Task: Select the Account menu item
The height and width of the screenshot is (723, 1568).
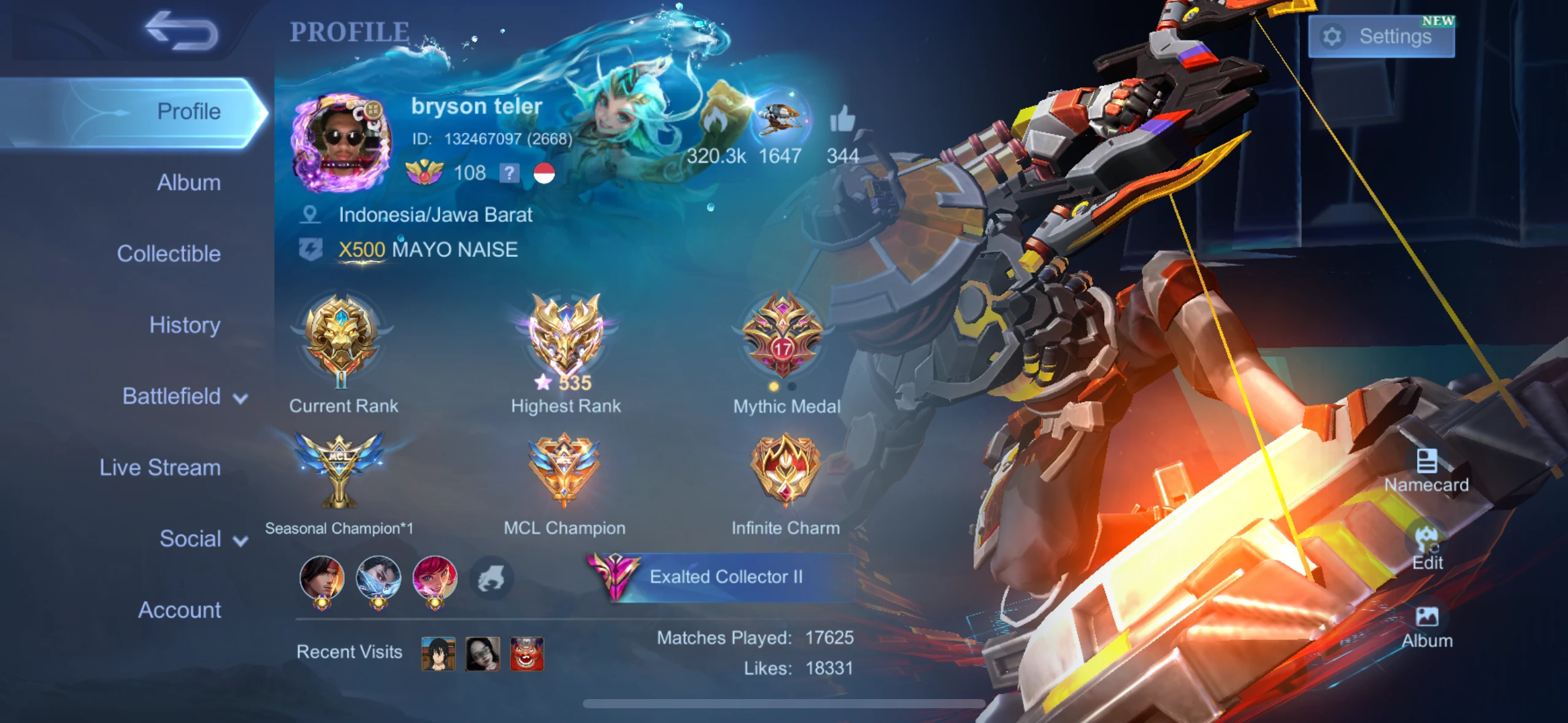Action: [179, 610]
